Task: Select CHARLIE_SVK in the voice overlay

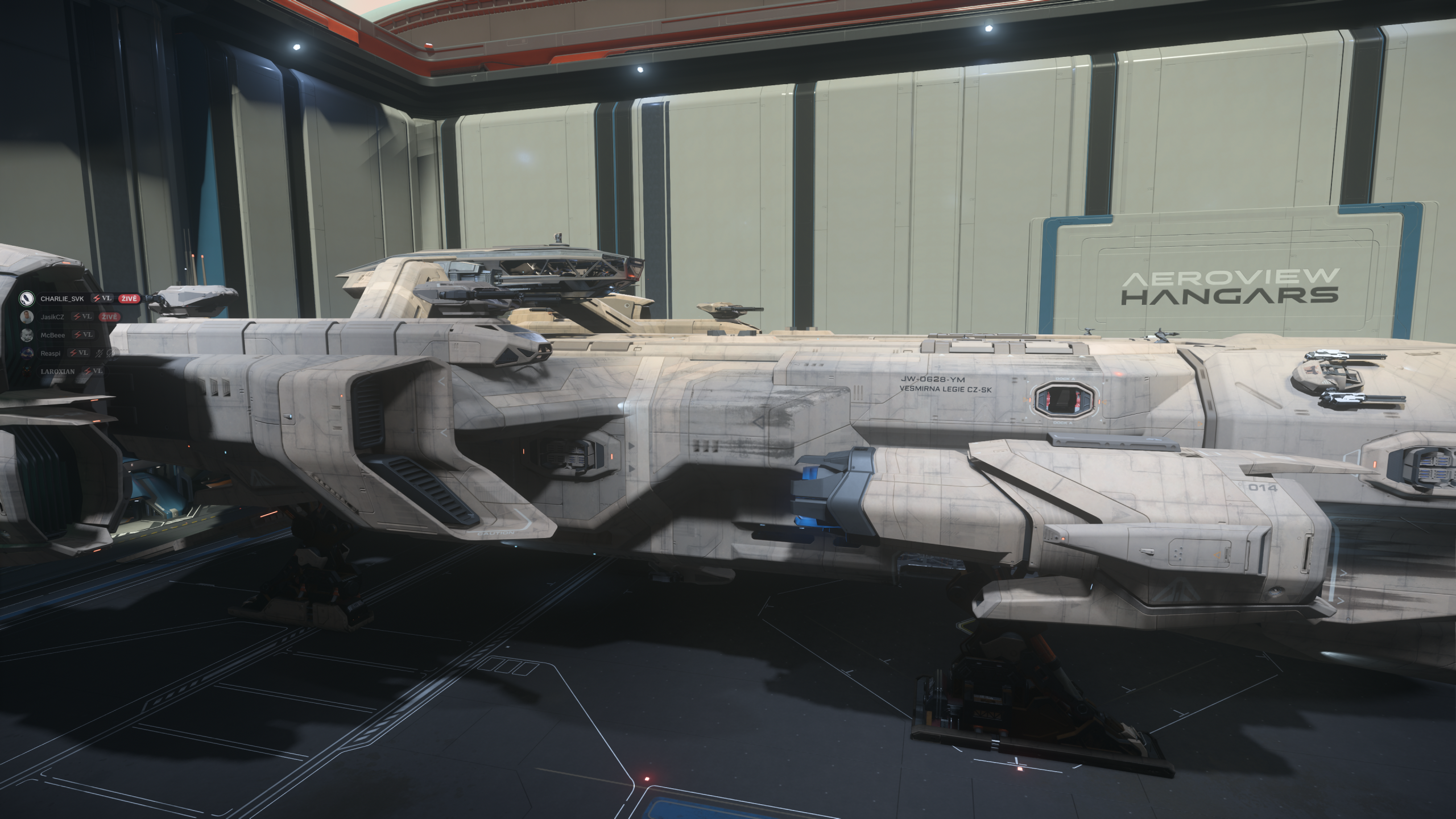Action: (x=62, y=299)
